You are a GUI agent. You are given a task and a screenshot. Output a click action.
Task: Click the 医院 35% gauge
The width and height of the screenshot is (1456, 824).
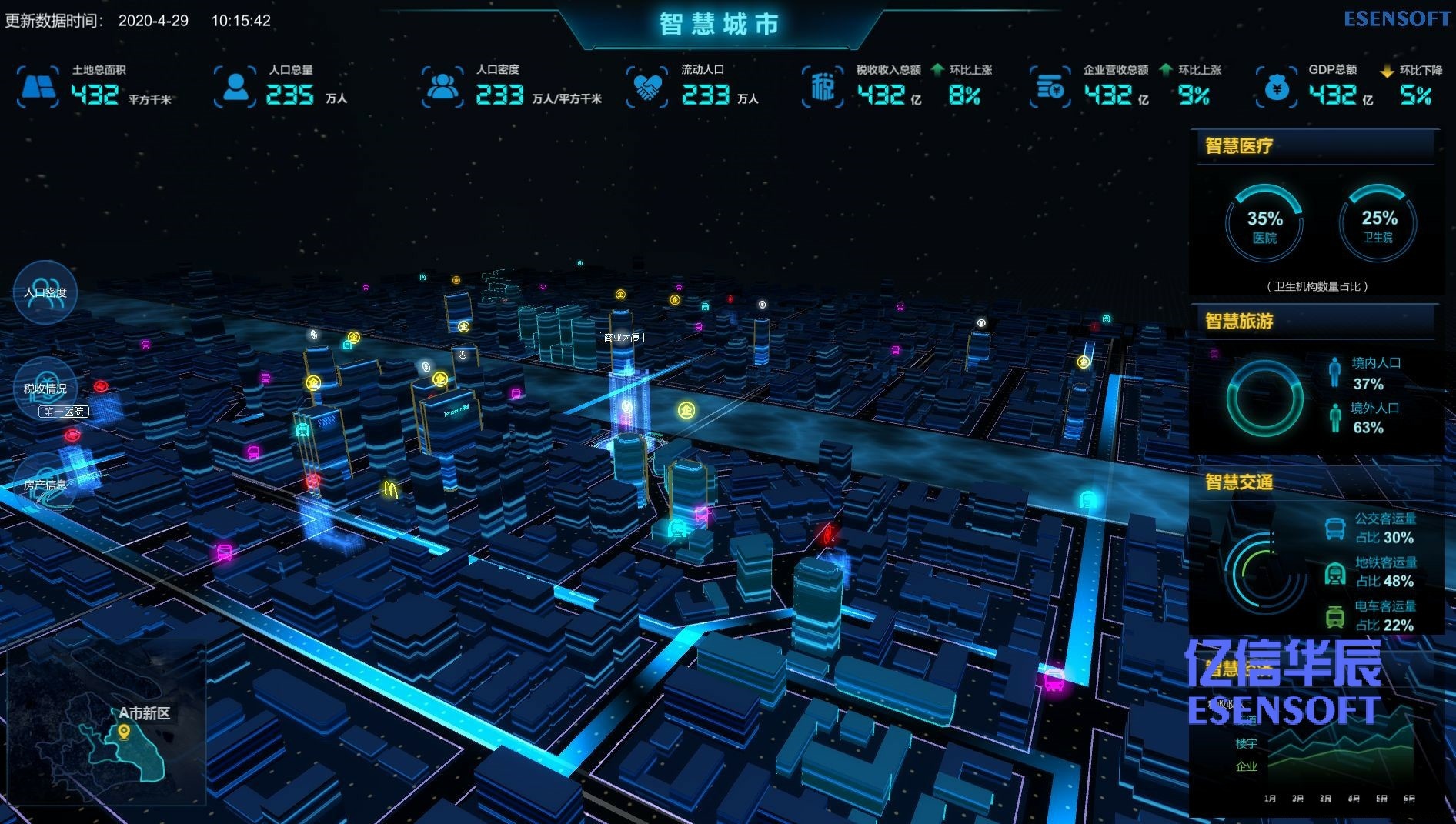pyautogui.click(x=1264, y=225)
